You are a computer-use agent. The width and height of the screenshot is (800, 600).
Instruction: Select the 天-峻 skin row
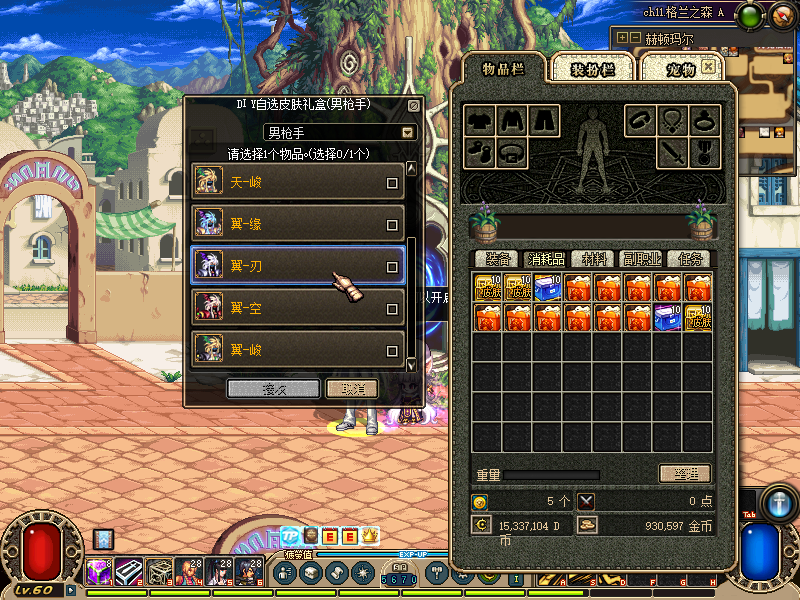[290, 182]
